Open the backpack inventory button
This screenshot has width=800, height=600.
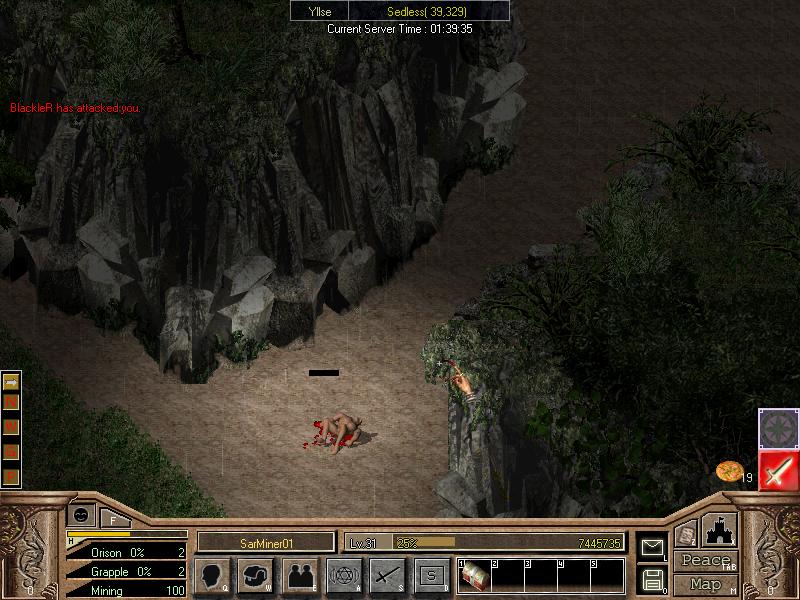[x=256, y=575]
